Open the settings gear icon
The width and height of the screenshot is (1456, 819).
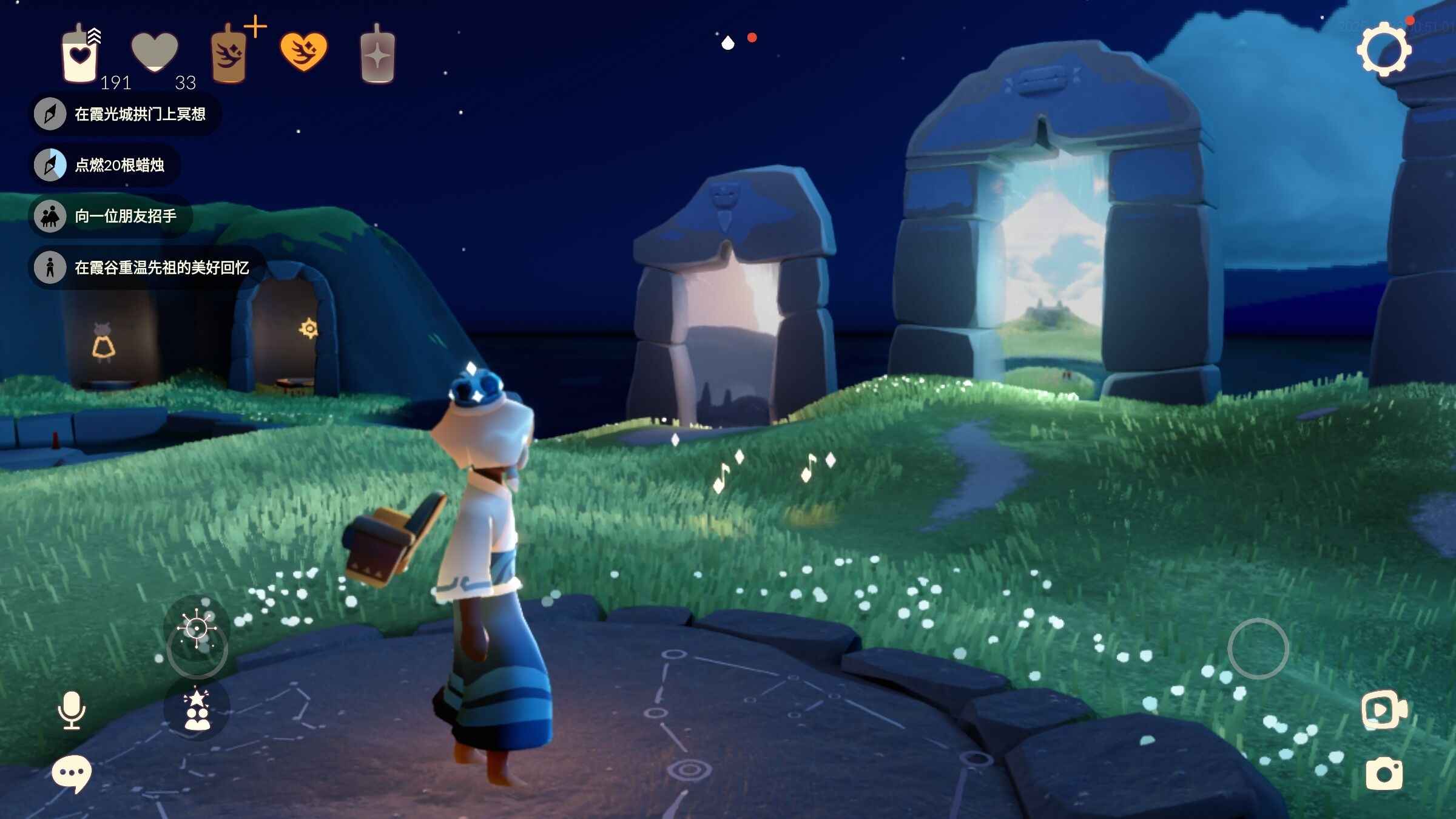coord(1384,50)
